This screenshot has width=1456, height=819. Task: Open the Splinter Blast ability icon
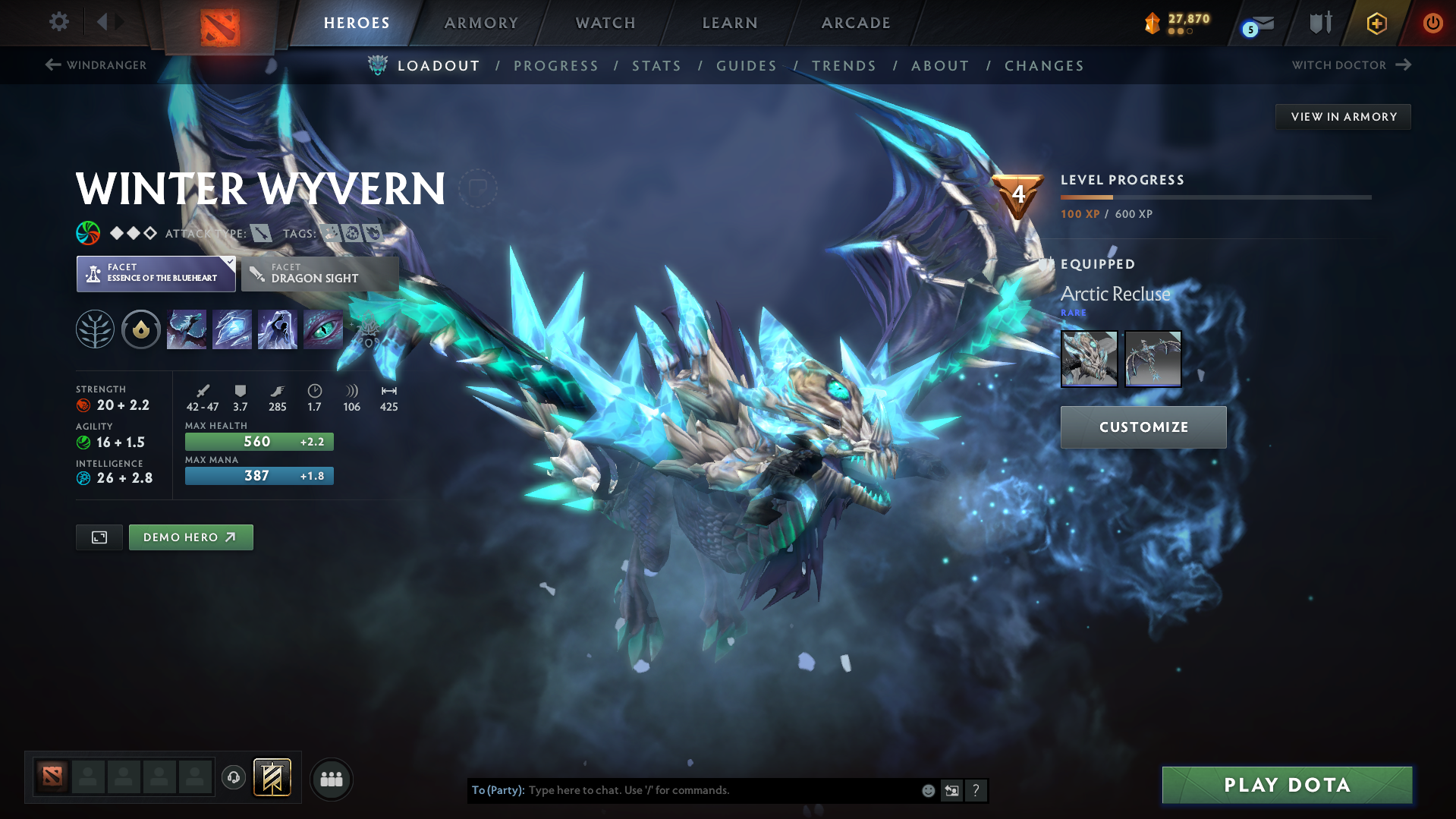232,329
